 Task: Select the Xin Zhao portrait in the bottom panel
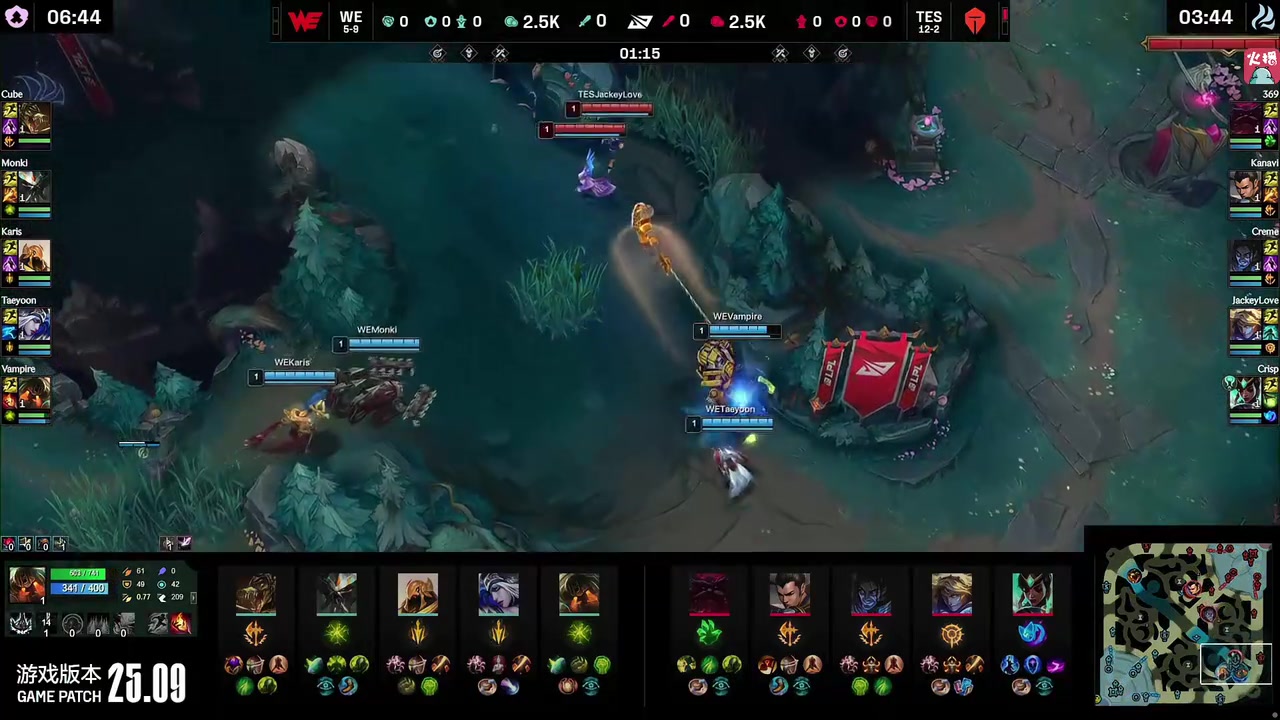[789, 593]
